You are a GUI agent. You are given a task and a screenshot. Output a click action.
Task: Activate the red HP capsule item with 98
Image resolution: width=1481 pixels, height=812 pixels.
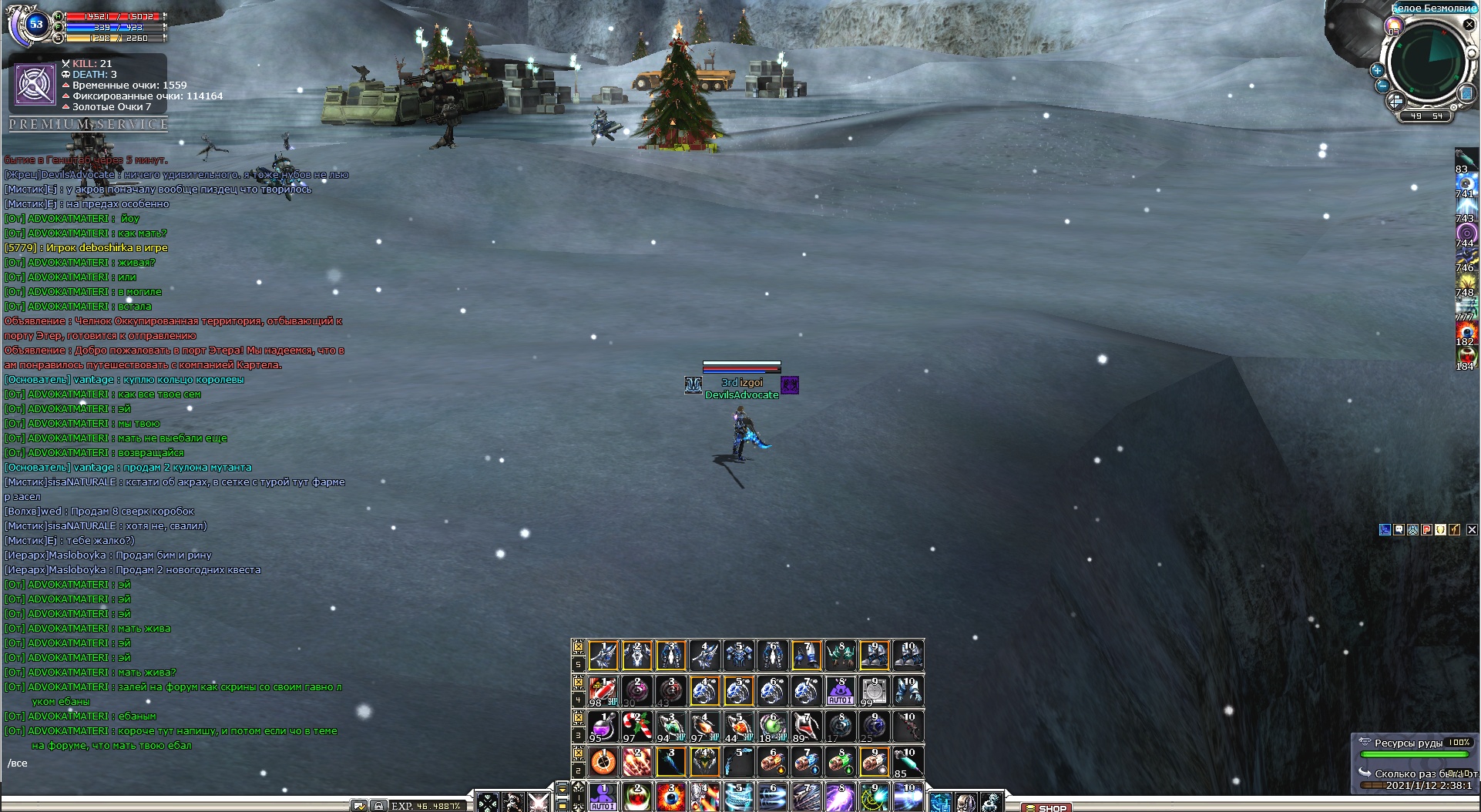(603, 691)
